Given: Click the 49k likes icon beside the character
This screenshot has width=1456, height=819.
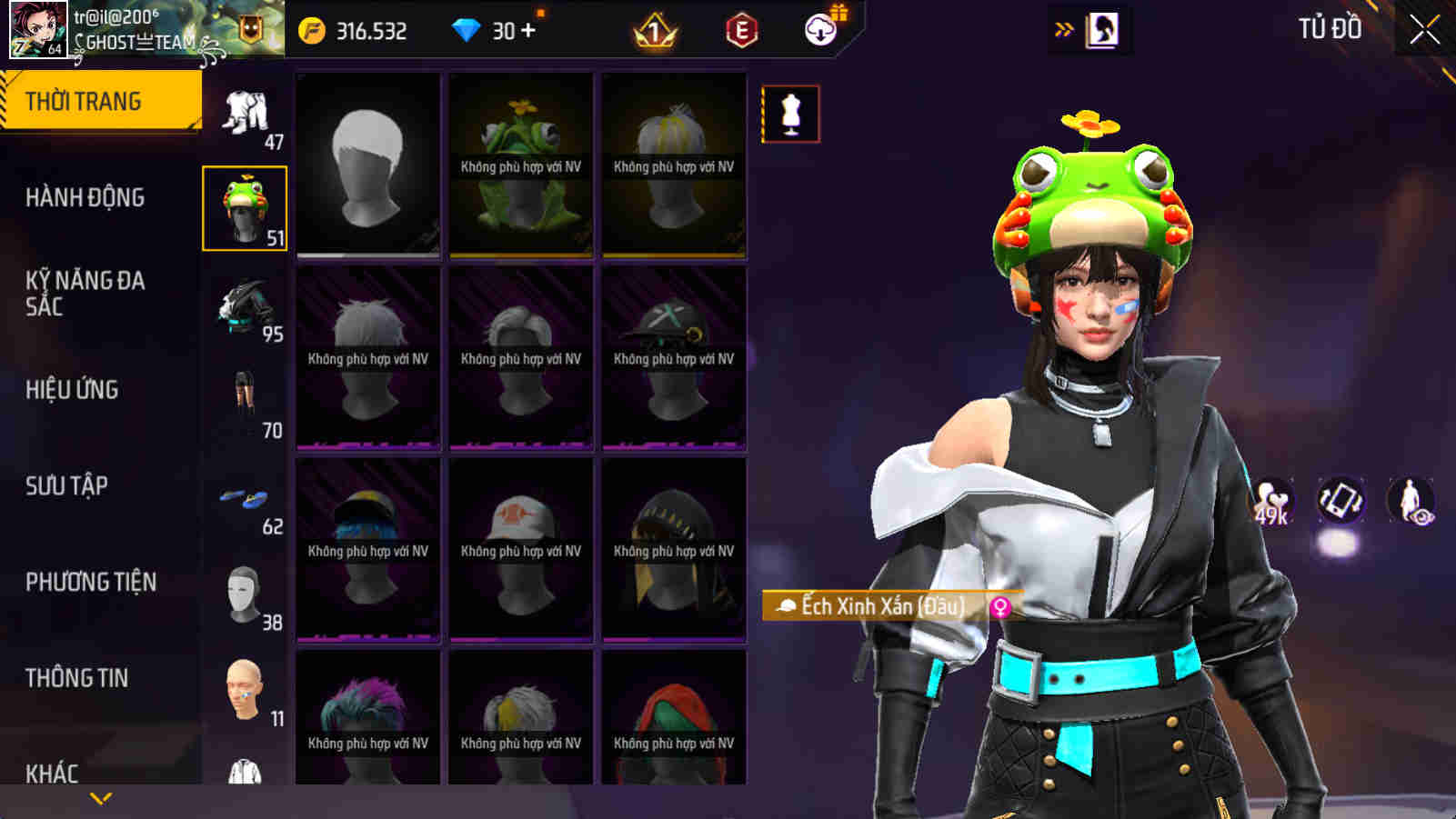Looking at the screenshot, I should click(1273, 498).
